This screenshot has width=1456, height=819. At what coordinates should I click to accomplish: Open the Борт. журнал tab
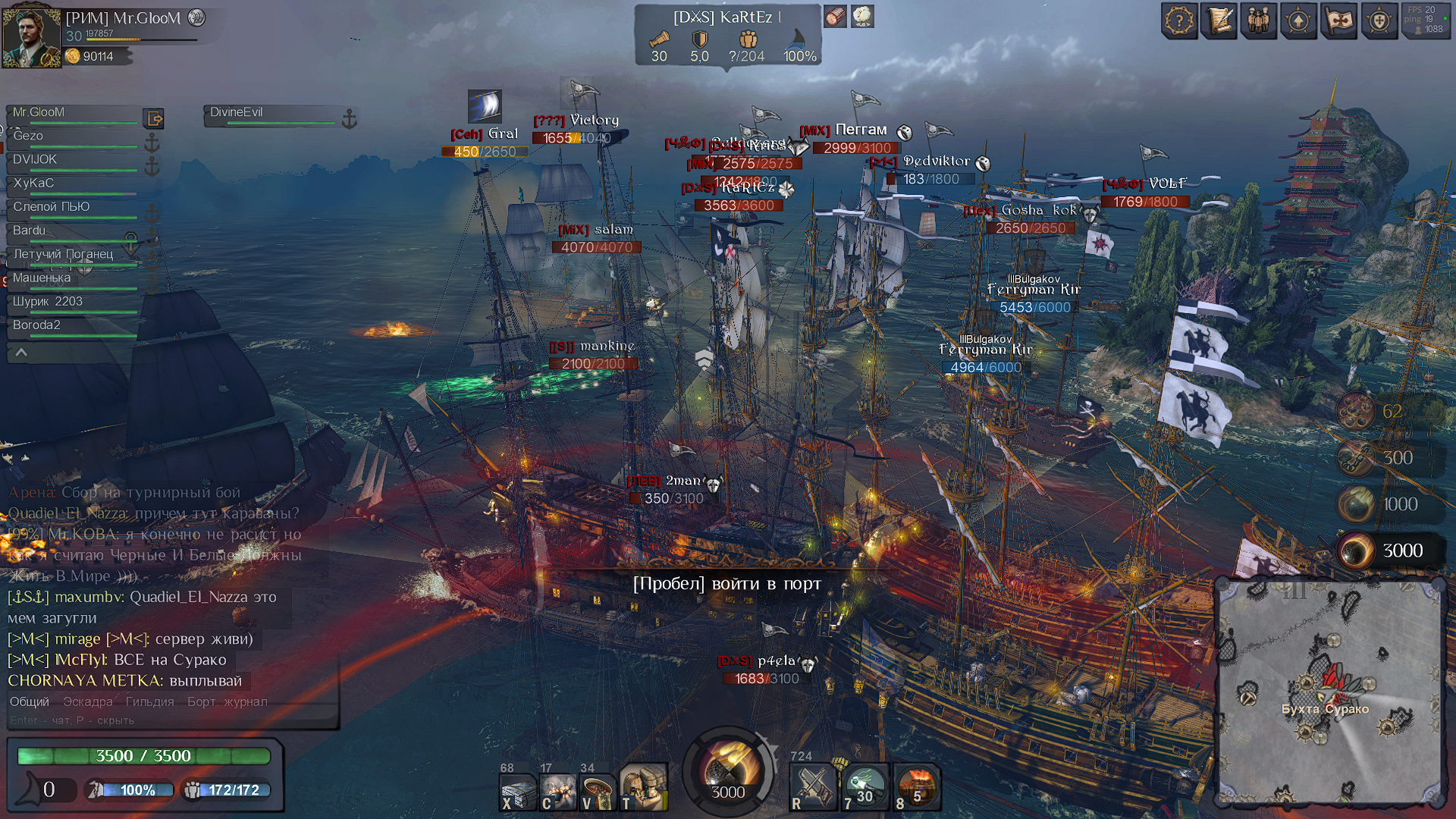[227, 702]
